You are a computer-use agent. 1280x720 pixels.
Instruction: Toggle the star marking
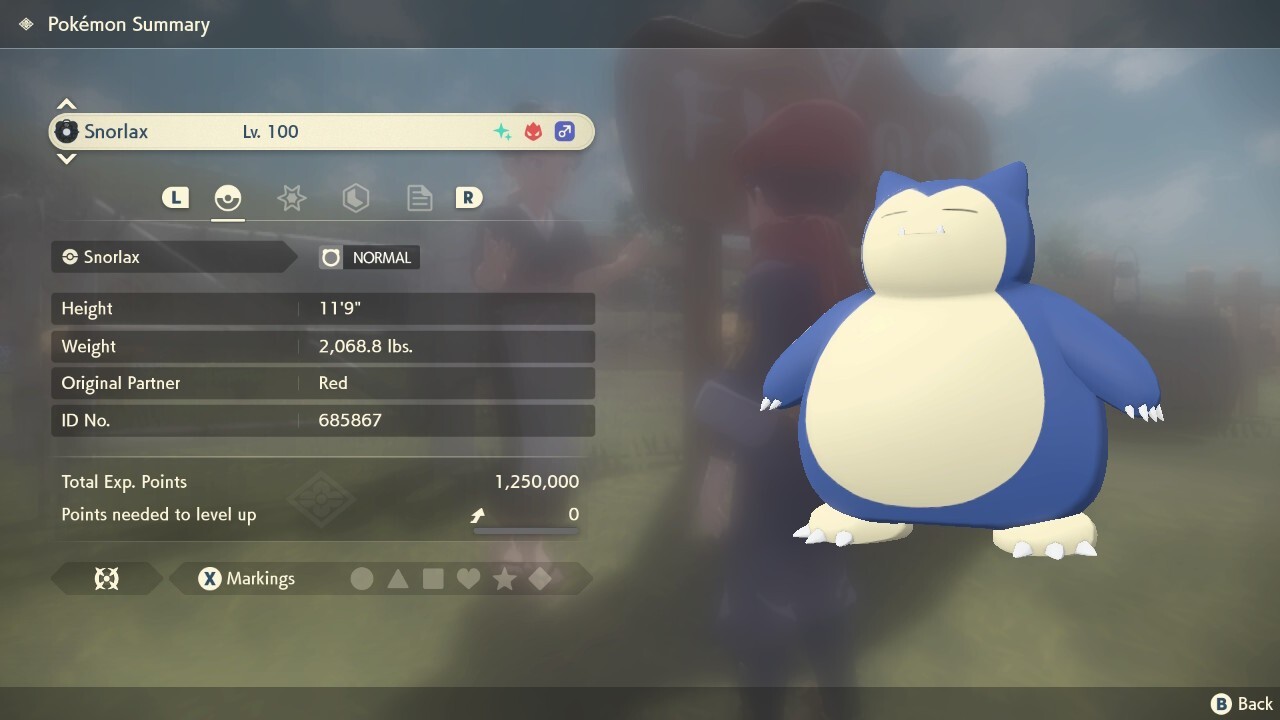coord(504,578)
